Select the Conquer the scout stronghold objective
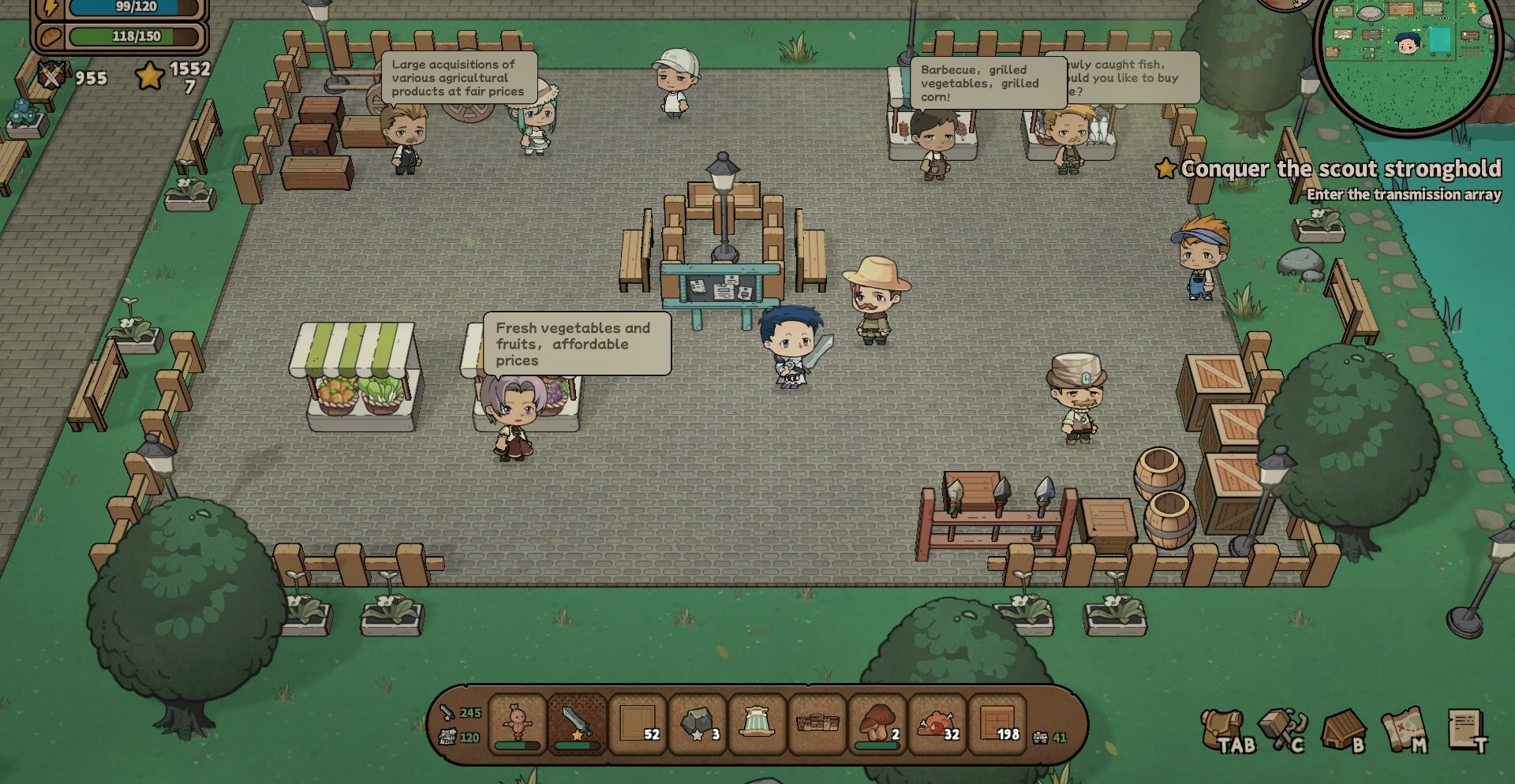 pyautogui.click(x=1340, y=169)
